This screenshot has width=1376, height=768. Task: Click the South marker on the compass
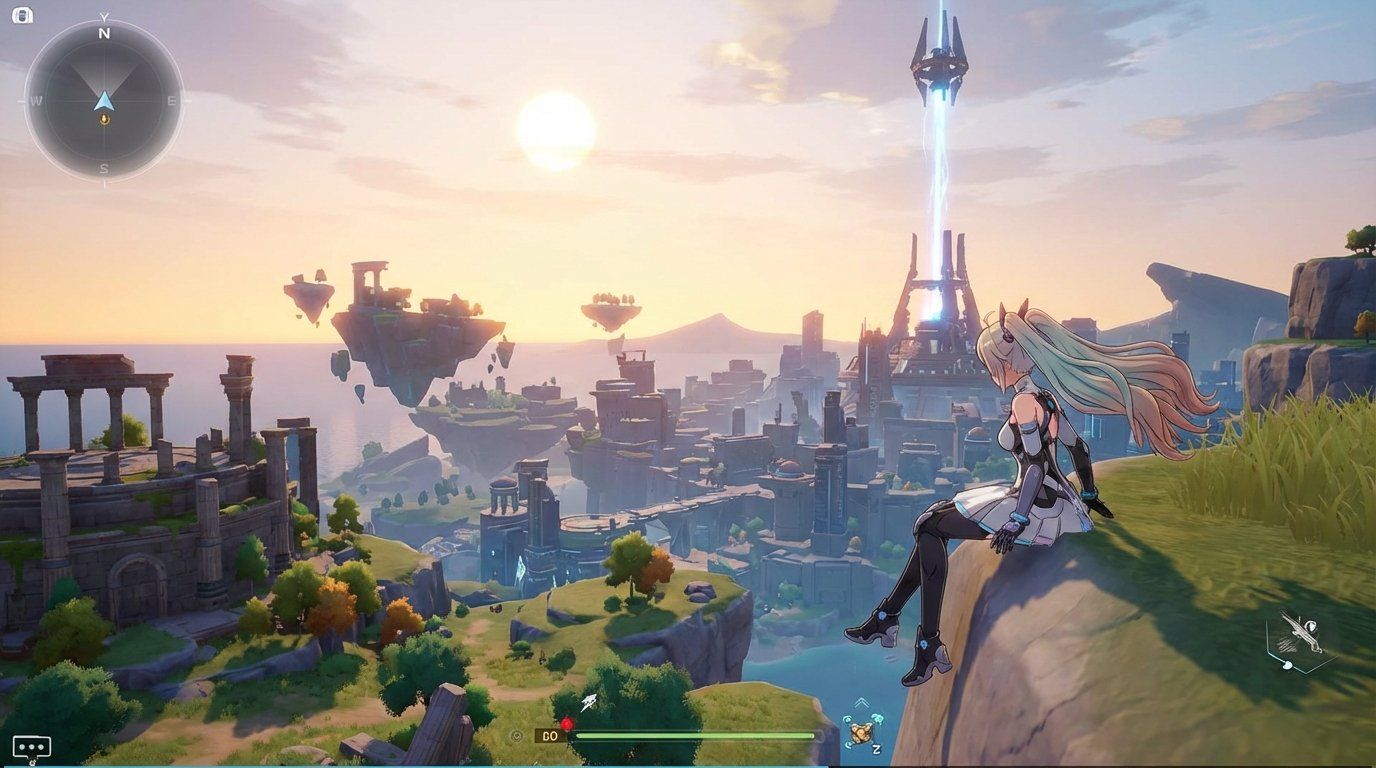point(102,169)
